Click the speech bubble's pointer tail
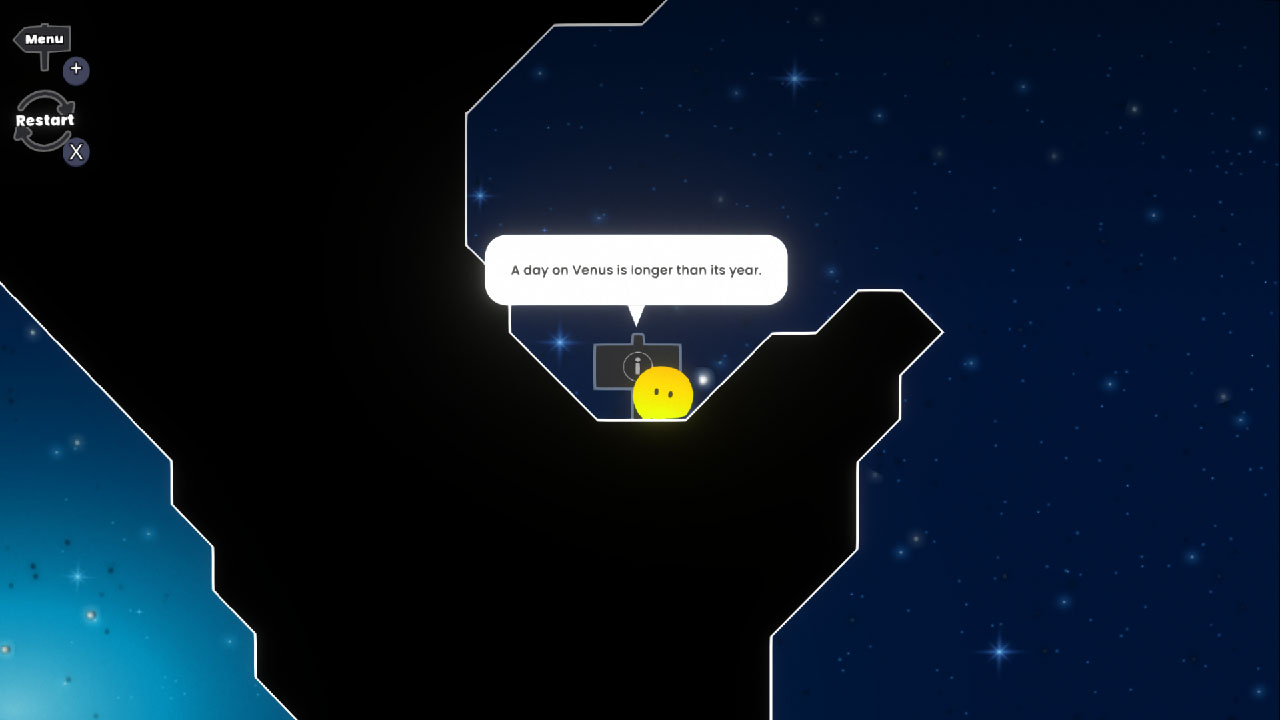This screenshot has width=1280, height=720. pos(637,315)
